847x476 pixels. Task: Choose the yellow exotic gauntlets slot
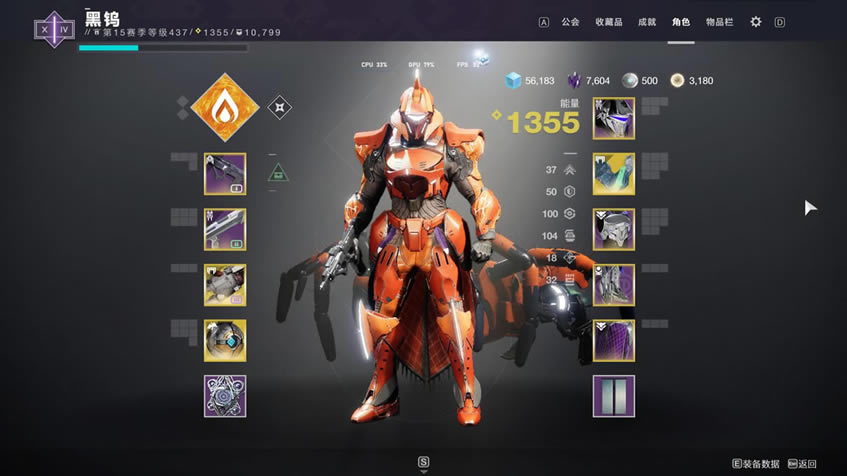[x=613, y=174]
